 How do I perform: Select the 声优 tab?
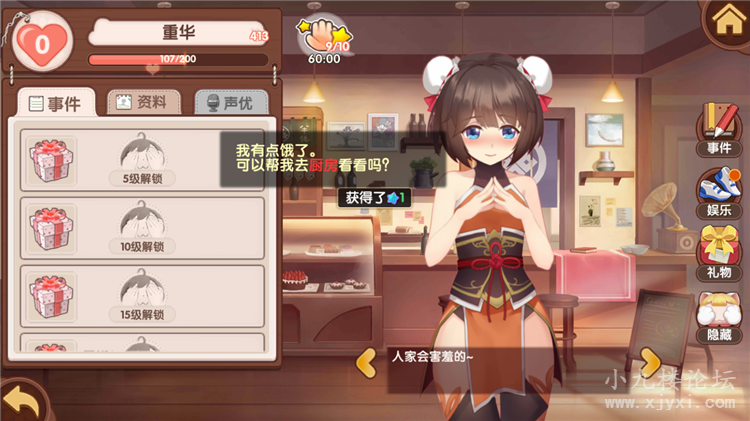[x=229, y=102]
